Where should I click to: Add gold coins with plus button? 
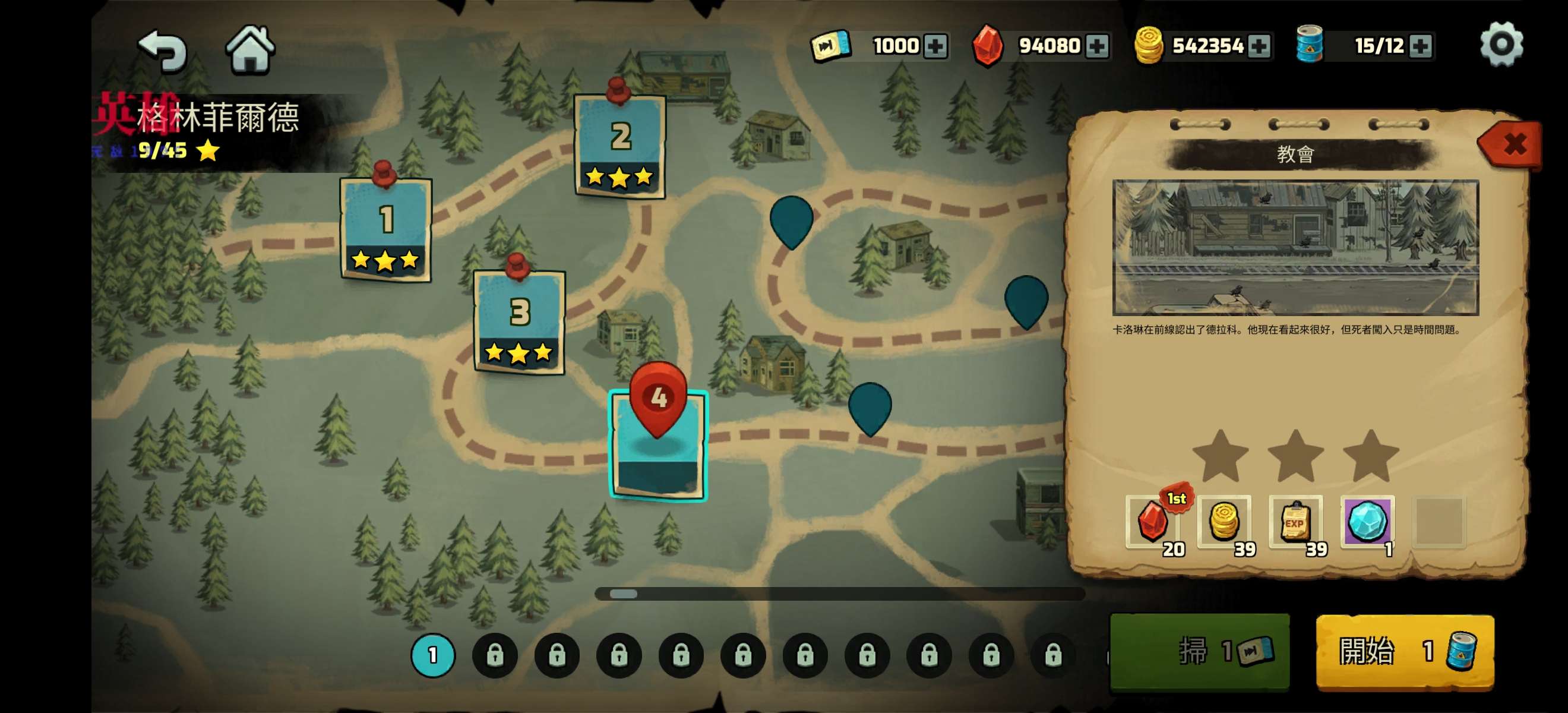(x=1258, y=46)
